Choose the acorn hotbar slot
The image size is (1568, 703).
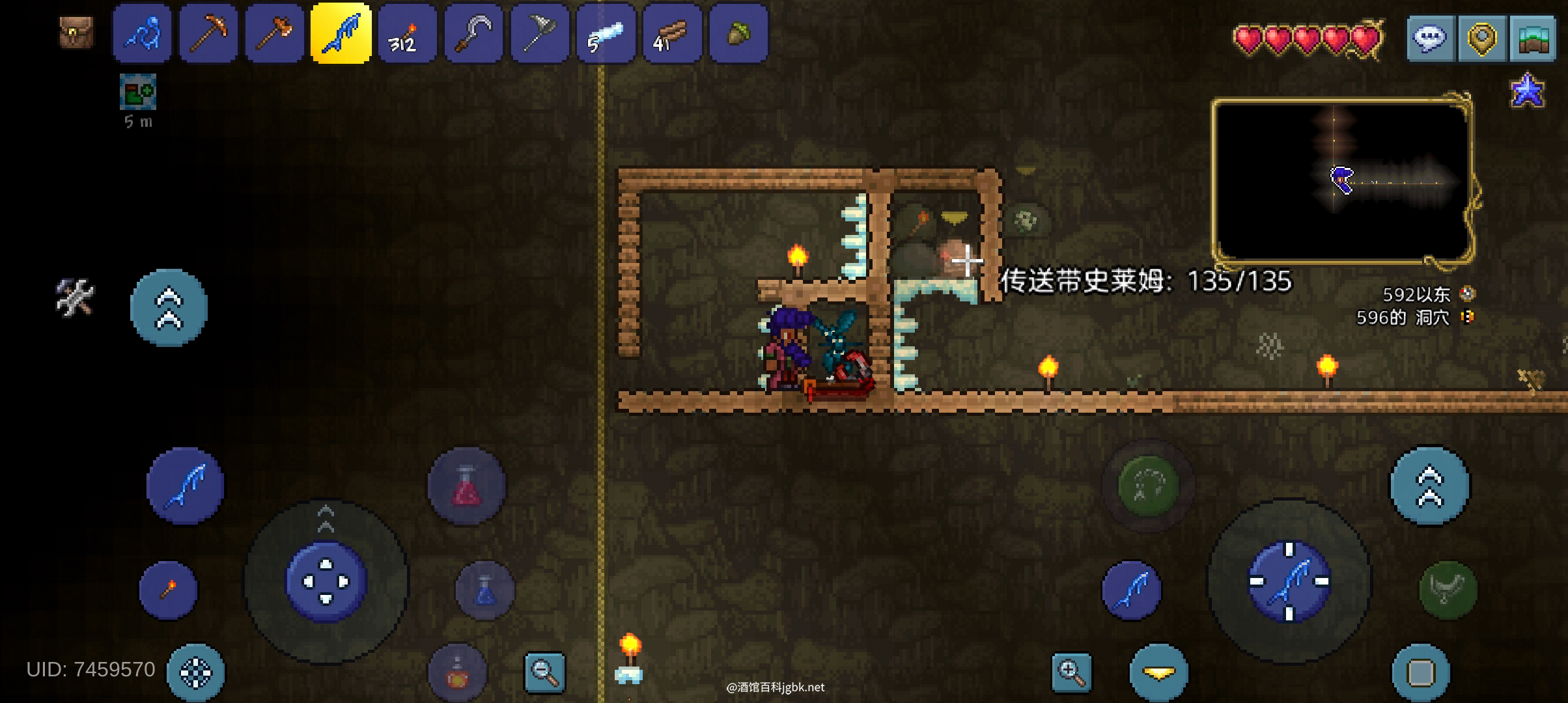[x=738, y=34]
